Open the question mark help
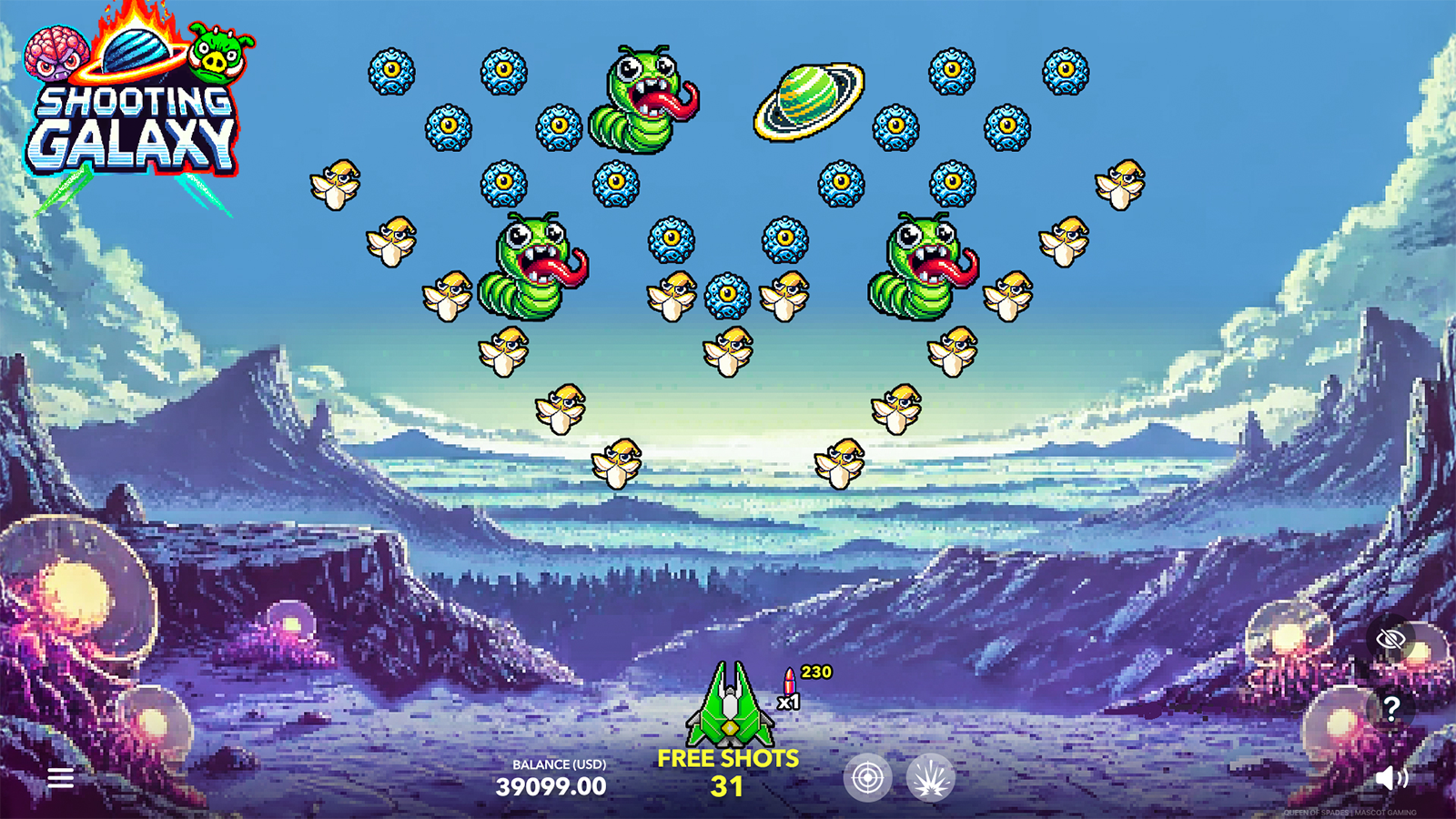This screenshot has height=819, width=1456. point(1390,707)
